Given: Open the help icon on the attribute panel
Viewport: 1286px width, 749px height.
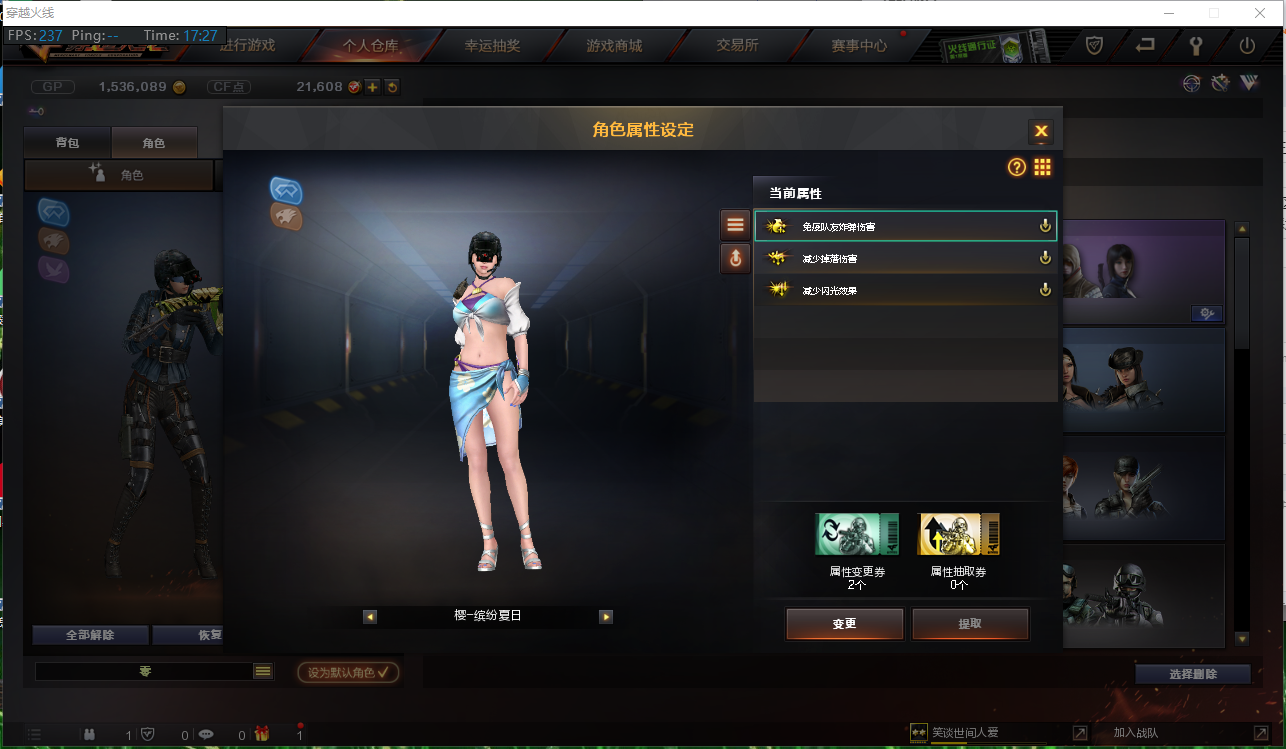Looking at the screenshot, I should coord(1017,167).
